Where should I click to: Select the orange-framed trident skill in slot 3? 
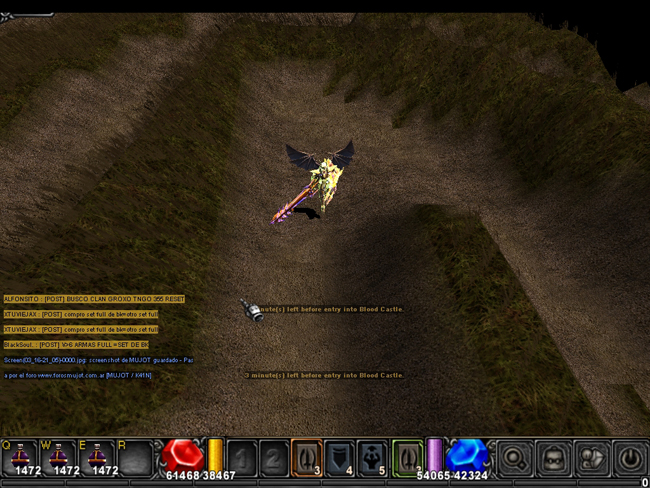[x=306, y=457]
